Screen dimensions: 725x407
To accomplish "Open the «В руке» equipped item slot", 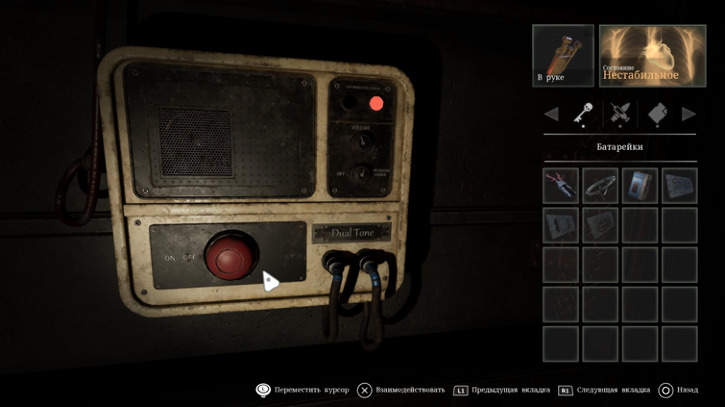I will [x=563, y=56].
